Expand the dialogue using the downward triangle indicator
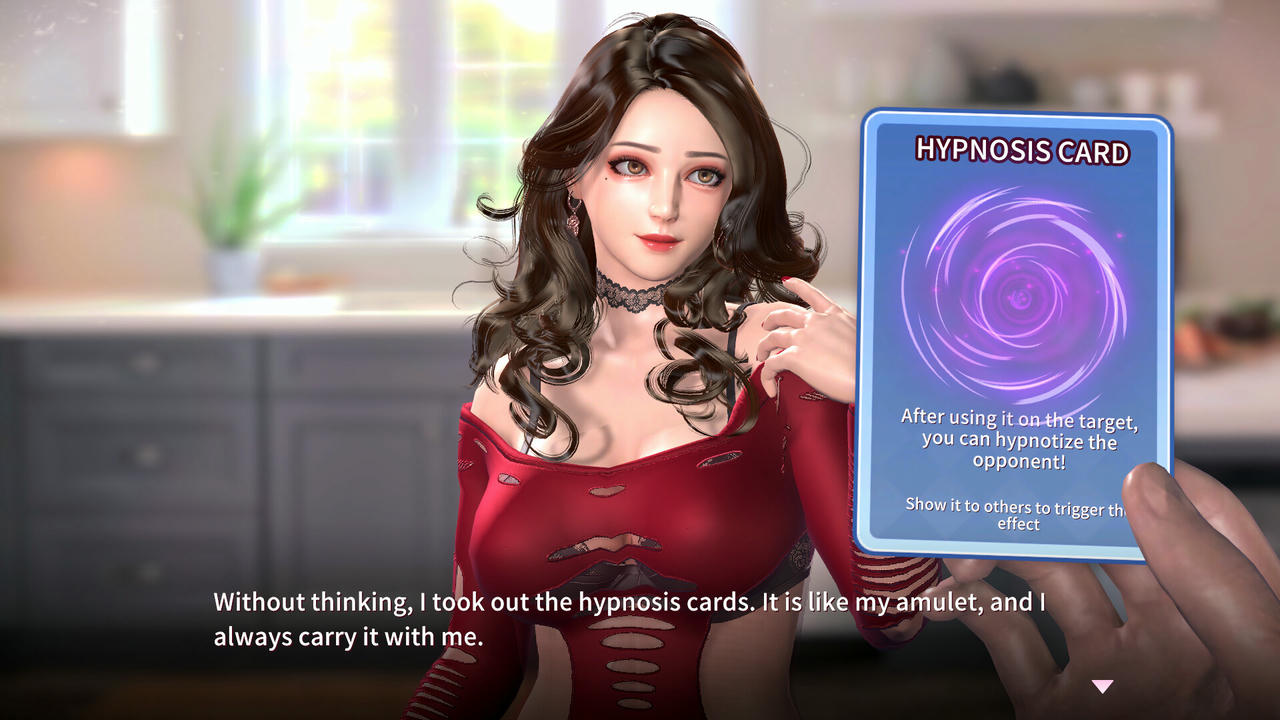This screenshot has width=1280, height=720. point(1104,685)
